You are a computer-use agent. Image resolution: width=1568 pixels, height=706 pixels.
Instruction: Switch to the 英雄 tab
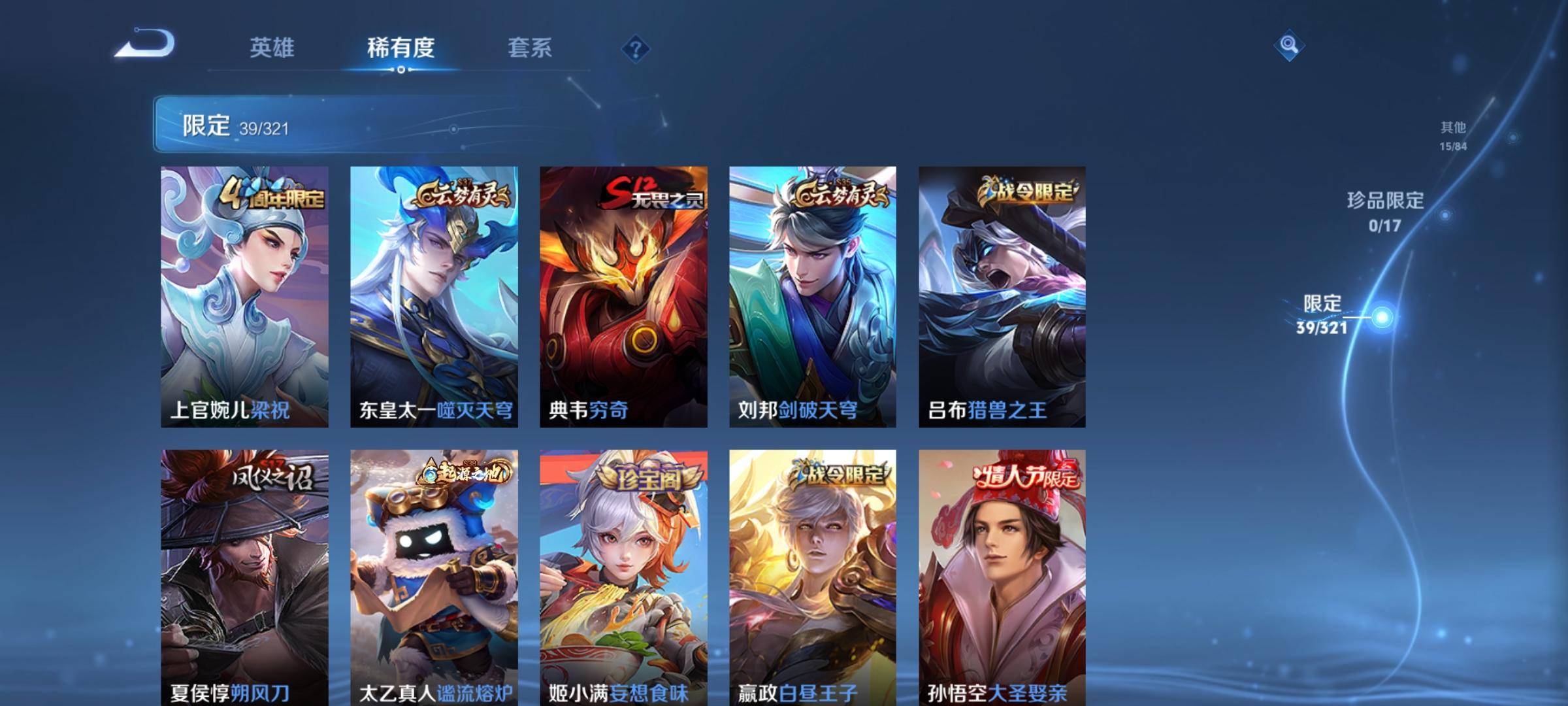(x=272, y=48)
